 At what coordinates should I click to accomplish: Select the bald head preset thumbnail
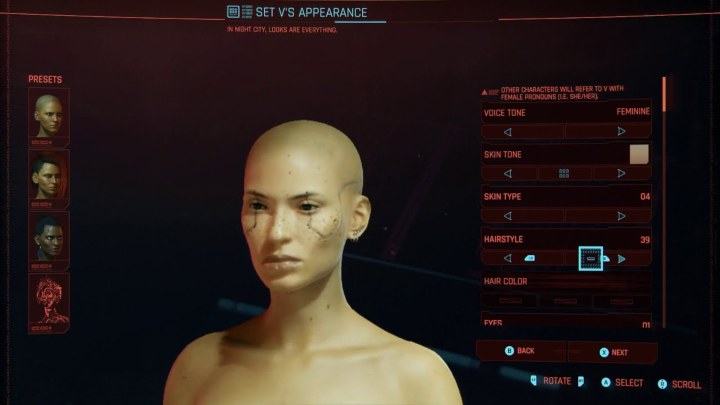click(x=48, y=114)
